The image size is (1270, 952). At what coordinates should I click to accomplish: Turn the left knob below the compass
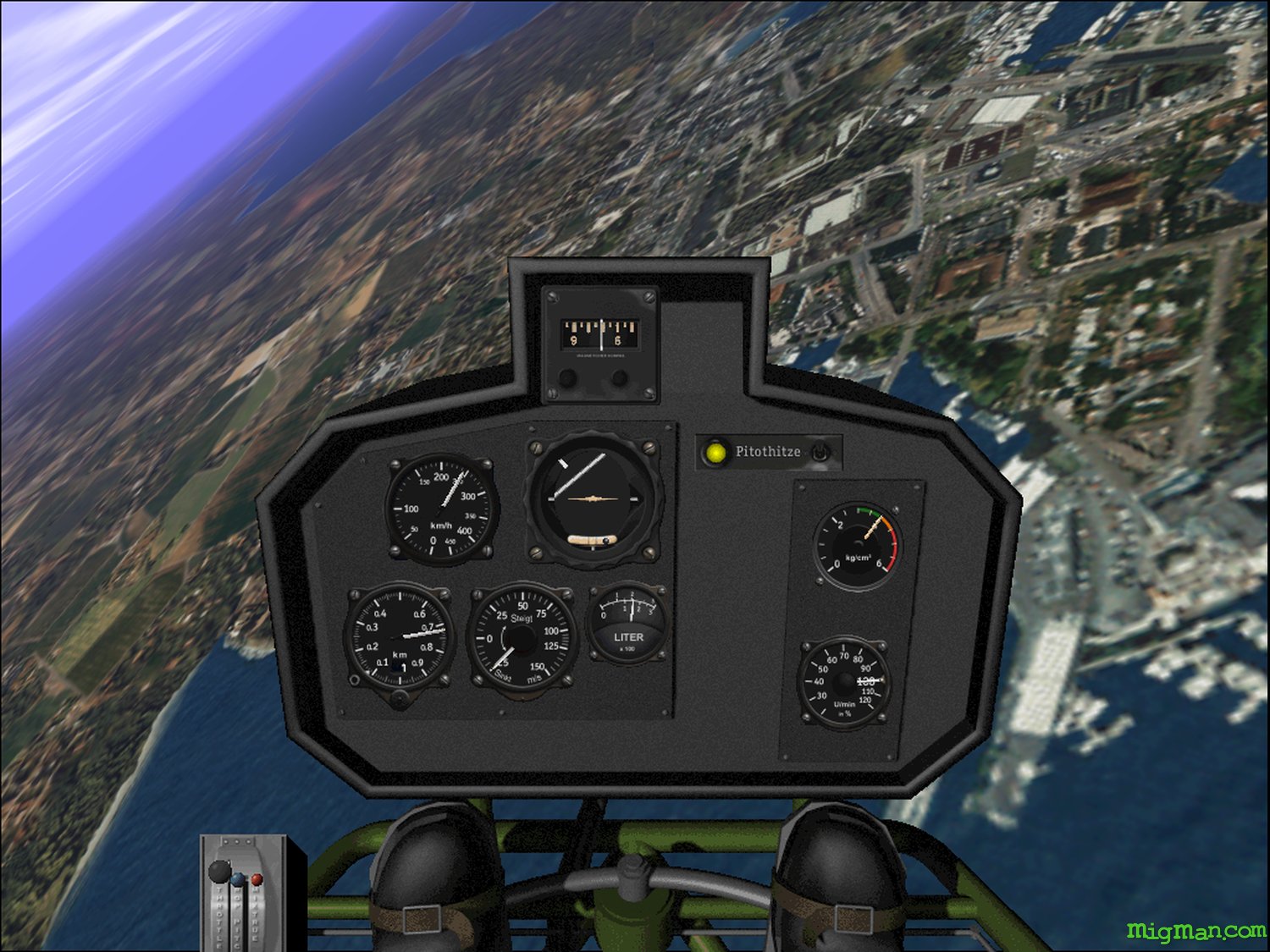[569, 378]
